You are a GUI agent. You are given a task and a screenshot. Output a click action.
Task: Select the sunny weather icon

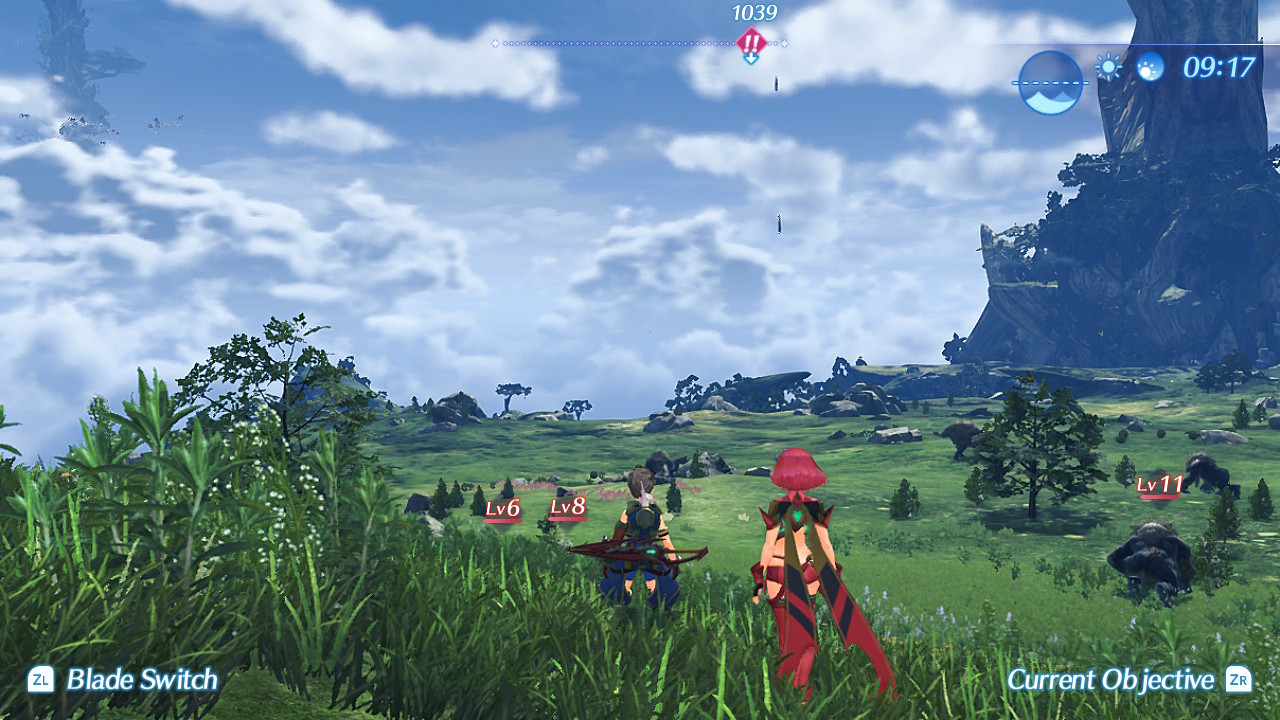tap(1108, 67)
